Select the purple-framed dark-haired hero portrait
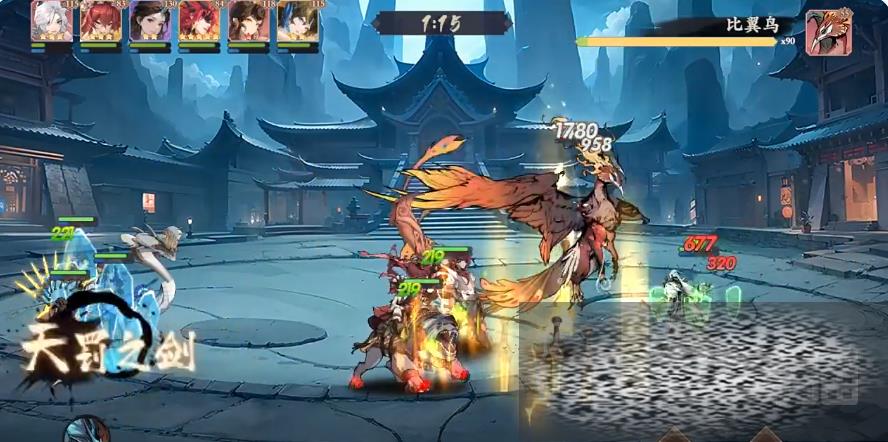Screen dimensions: 888x442 (x=150, y=22)
